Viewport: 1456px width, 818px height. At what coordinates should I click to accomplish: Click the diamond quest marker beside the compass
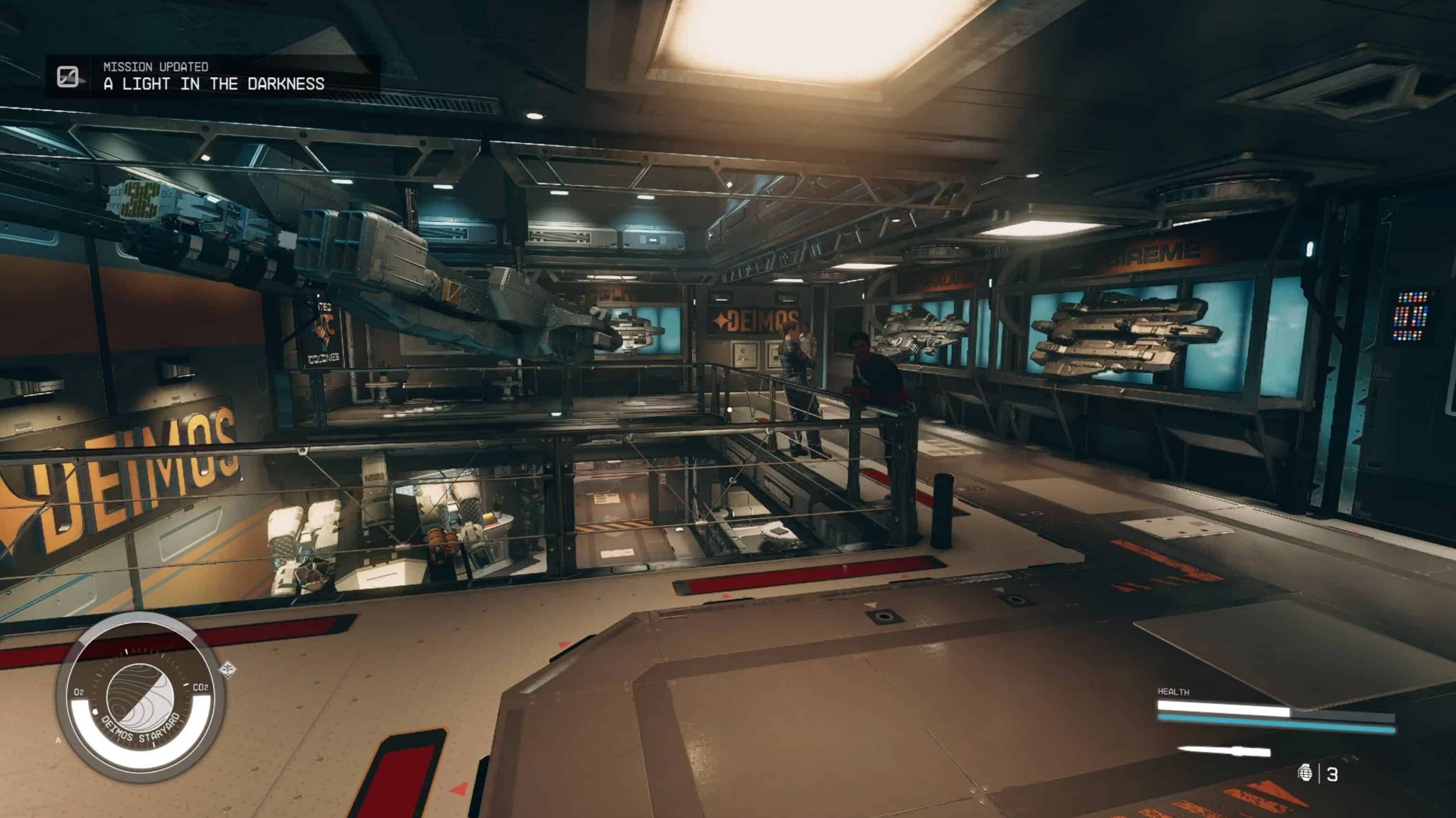pyautogui.click(x=228, y=670)
